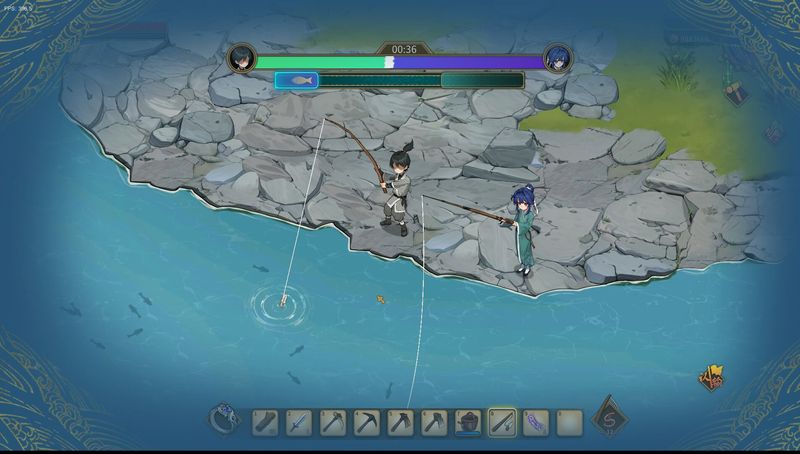Open the ring icon beside the hotbar
800x454 pixels.
(223, 419)
